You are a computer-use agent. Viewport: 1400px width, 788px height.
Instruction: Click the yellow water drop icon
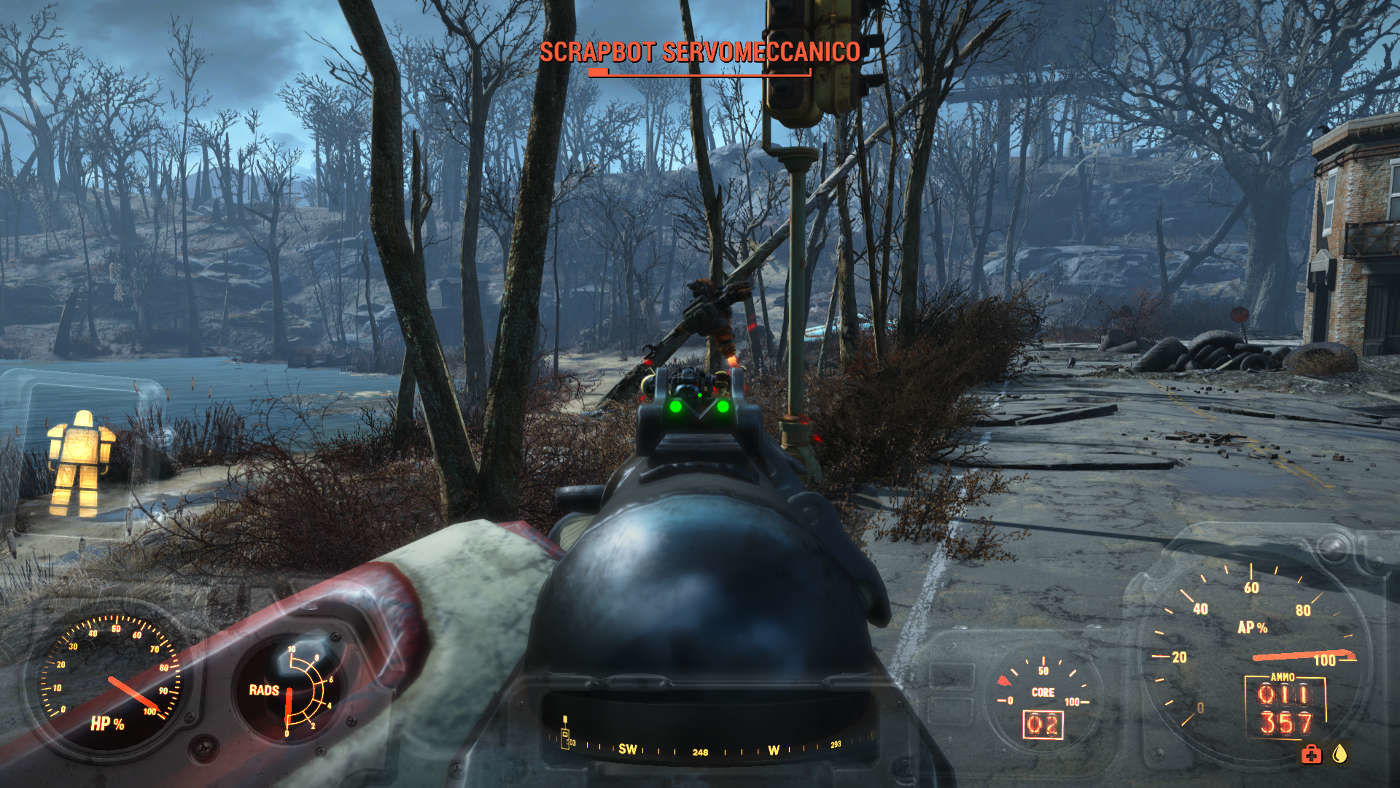[x=1340, y=754]
